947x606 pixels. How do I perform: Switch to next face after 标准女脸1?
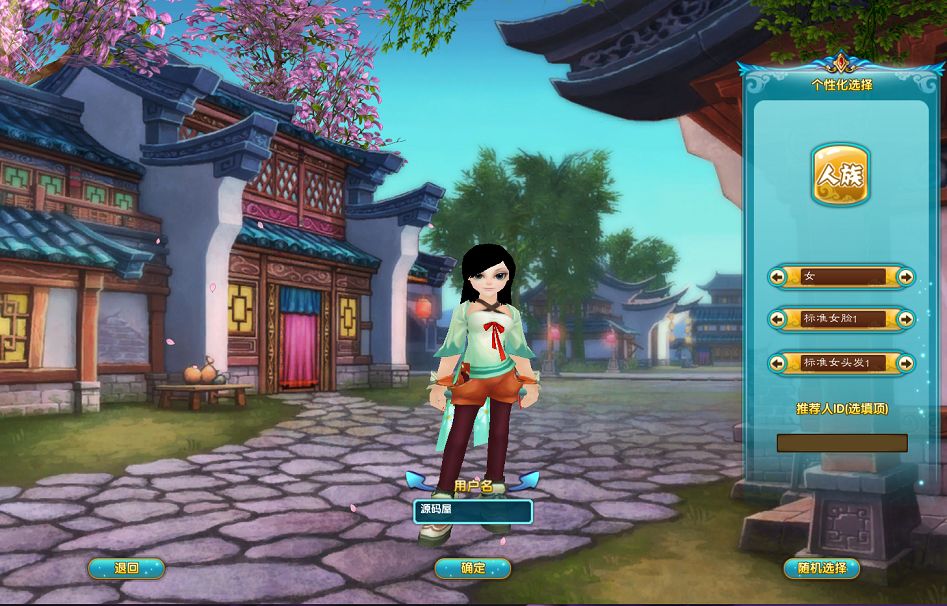pos(905,319)
